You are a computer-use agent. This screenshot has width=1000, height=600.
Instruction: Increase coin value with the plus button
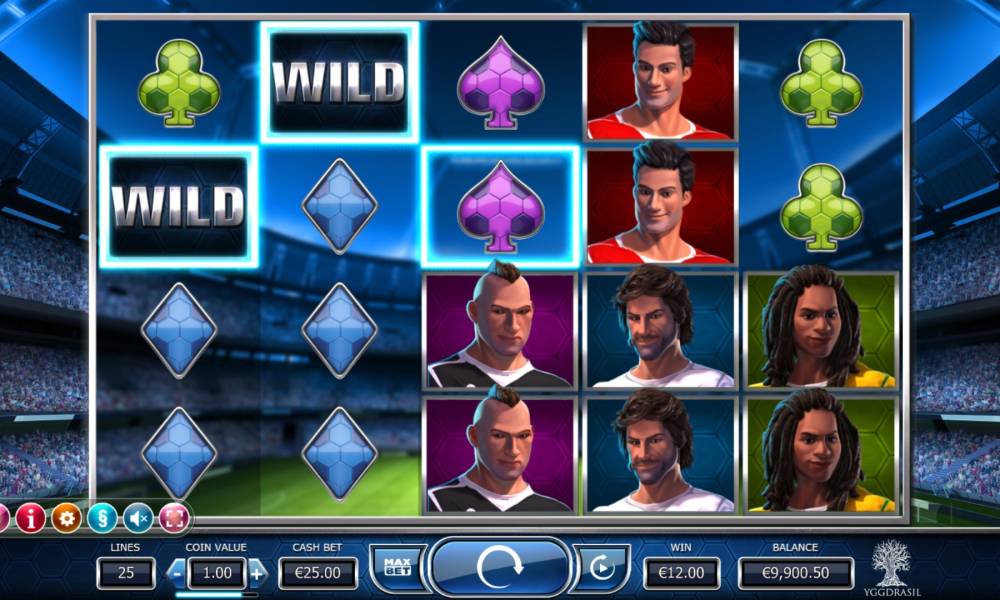(257, 573)
